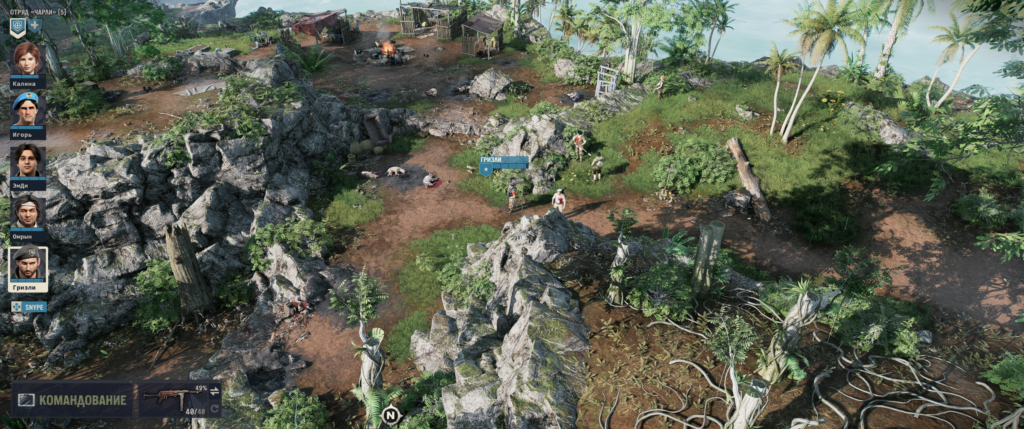Select mercenary Калина's portrait
This screenshot has height=429, width=1024.
(27, 60)
